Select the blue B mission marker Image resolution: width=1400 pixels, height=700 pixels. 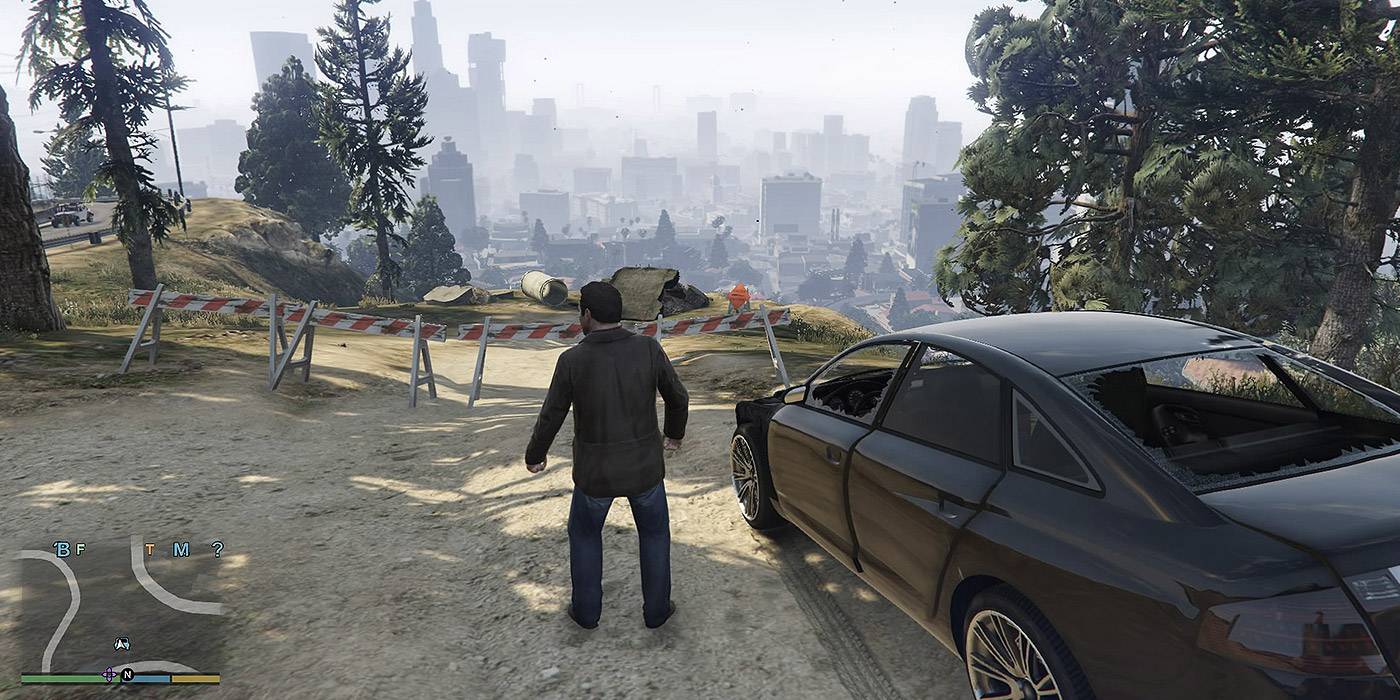(62, 549)
